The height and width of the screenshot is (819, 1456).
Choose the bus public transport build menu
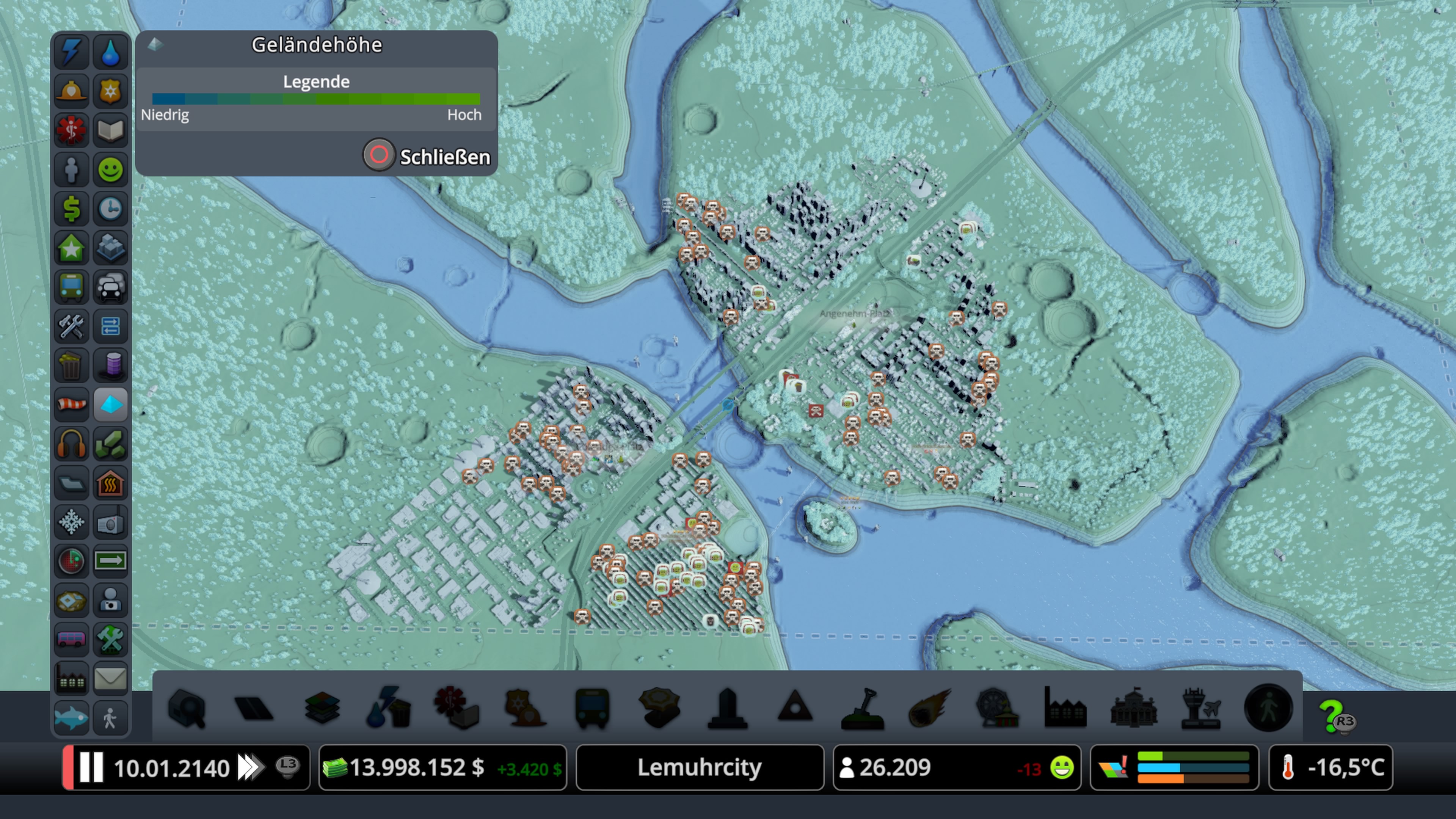pyautogui.click(x=592, y=708)
